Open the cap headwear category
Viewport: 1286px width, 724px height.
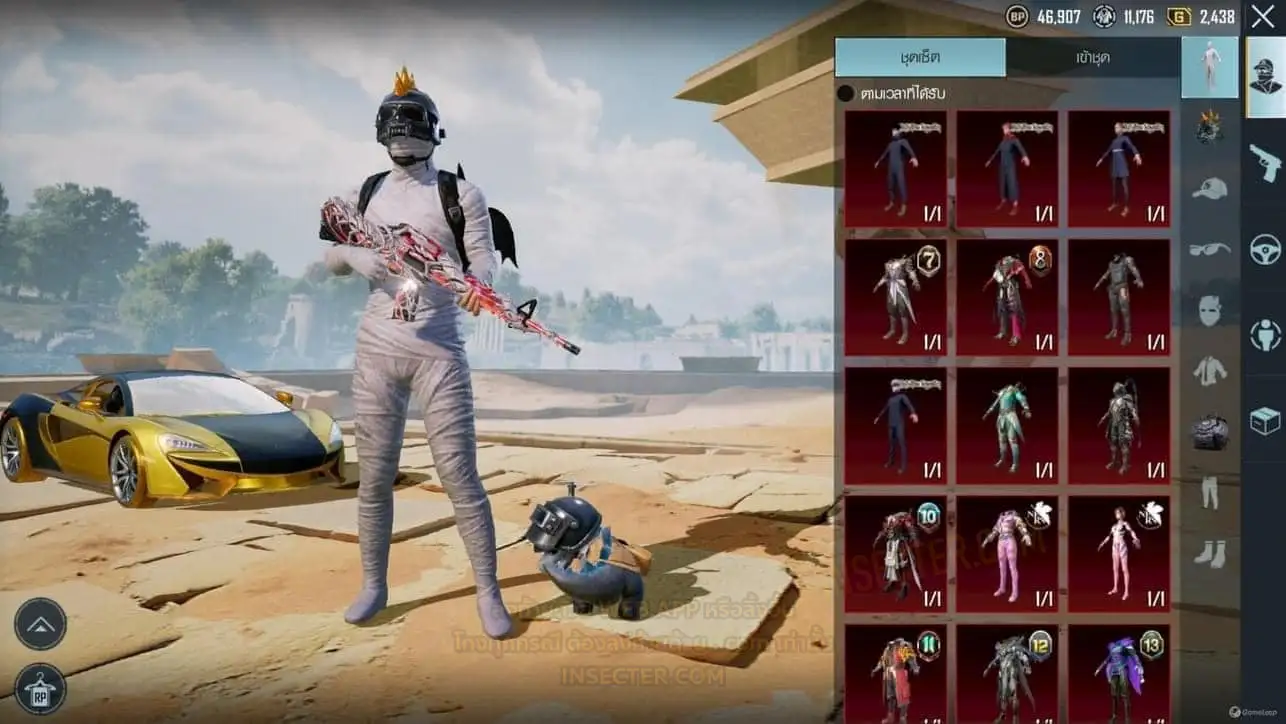coord(1210,189)
